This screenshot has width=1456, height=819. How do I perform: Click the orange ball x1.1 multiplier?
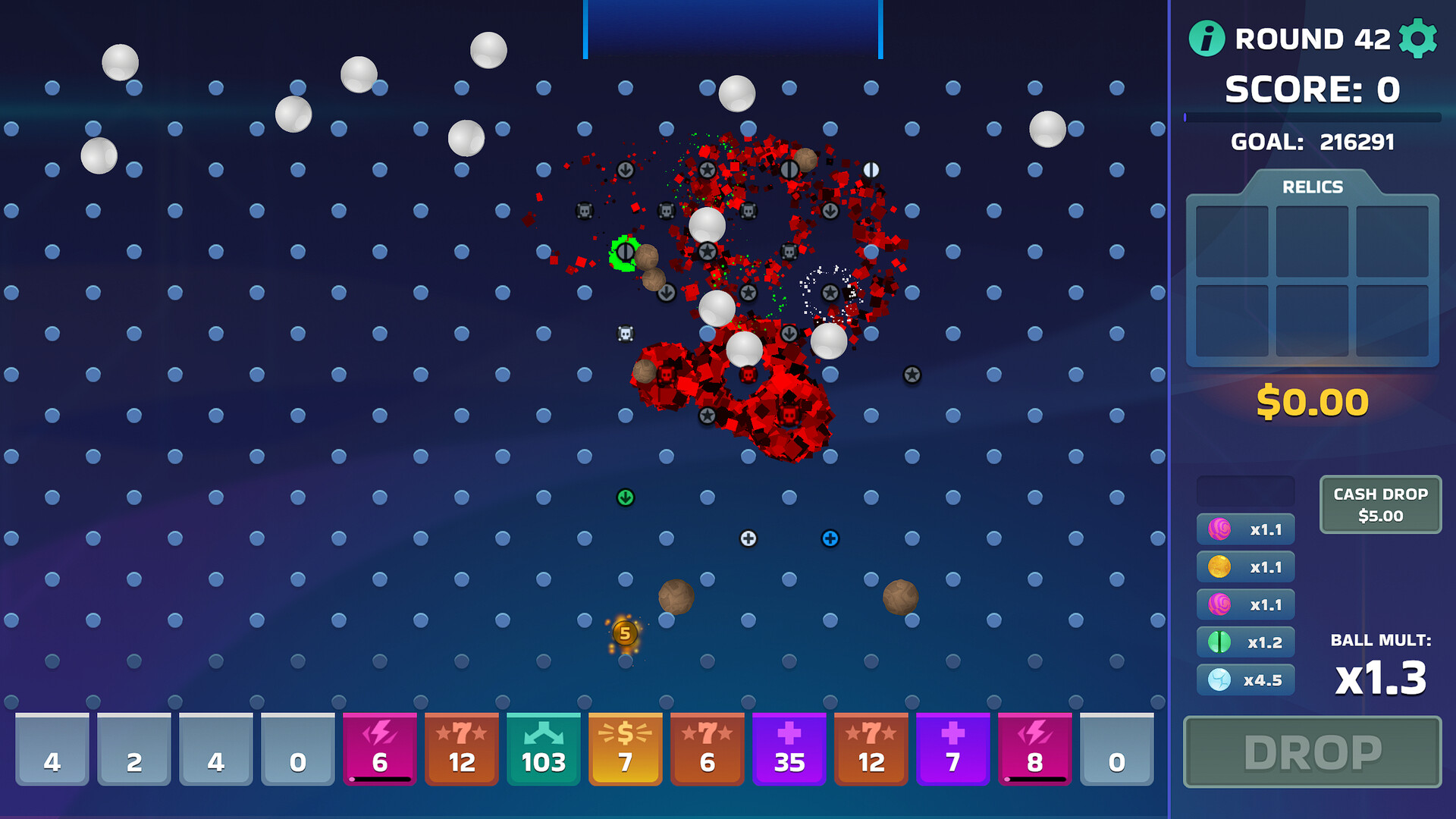pos(1244,566)
